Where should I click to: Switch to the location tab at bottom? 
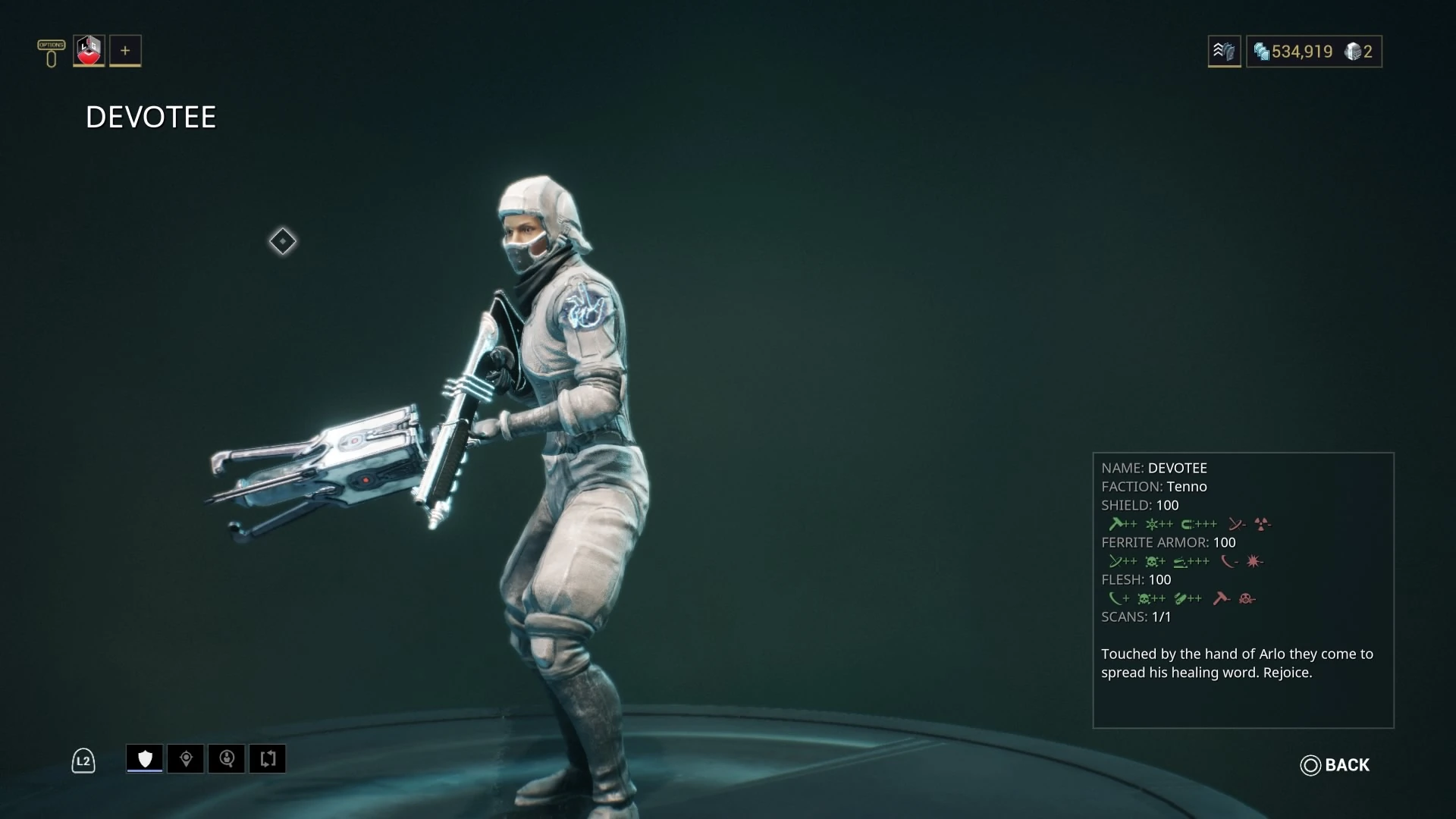(x=186, y=758)
